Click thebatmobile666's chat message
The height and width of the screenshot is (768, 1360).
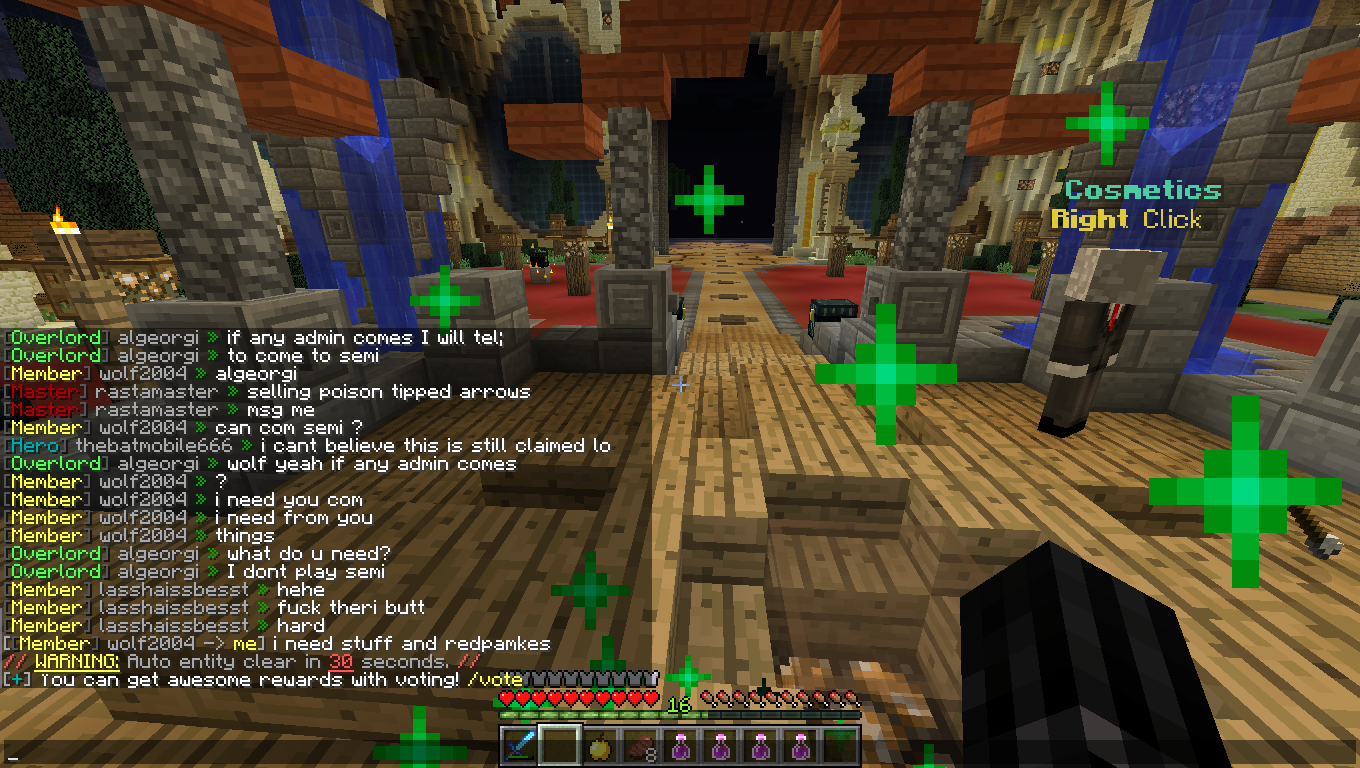pos(434,446)
